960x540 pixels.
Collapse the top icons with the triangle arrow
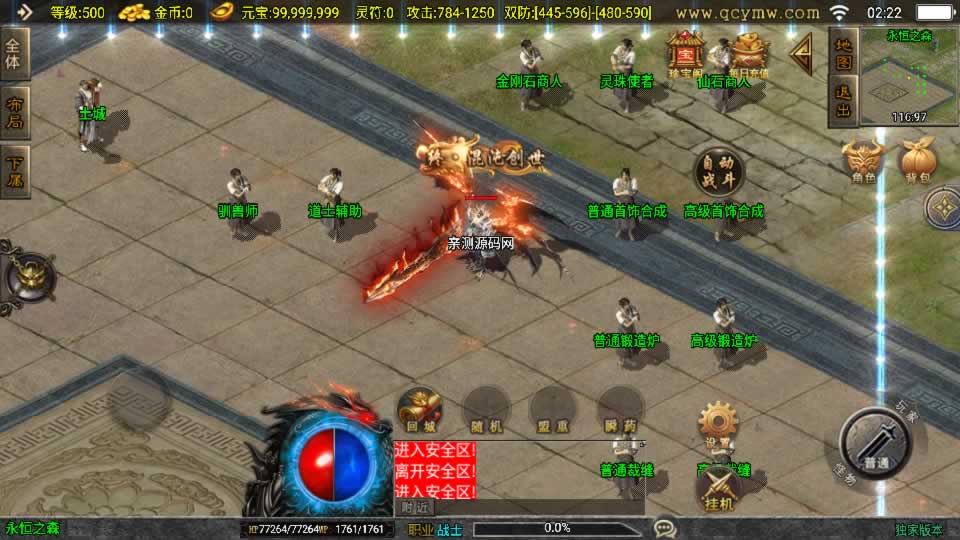(801, 53)
